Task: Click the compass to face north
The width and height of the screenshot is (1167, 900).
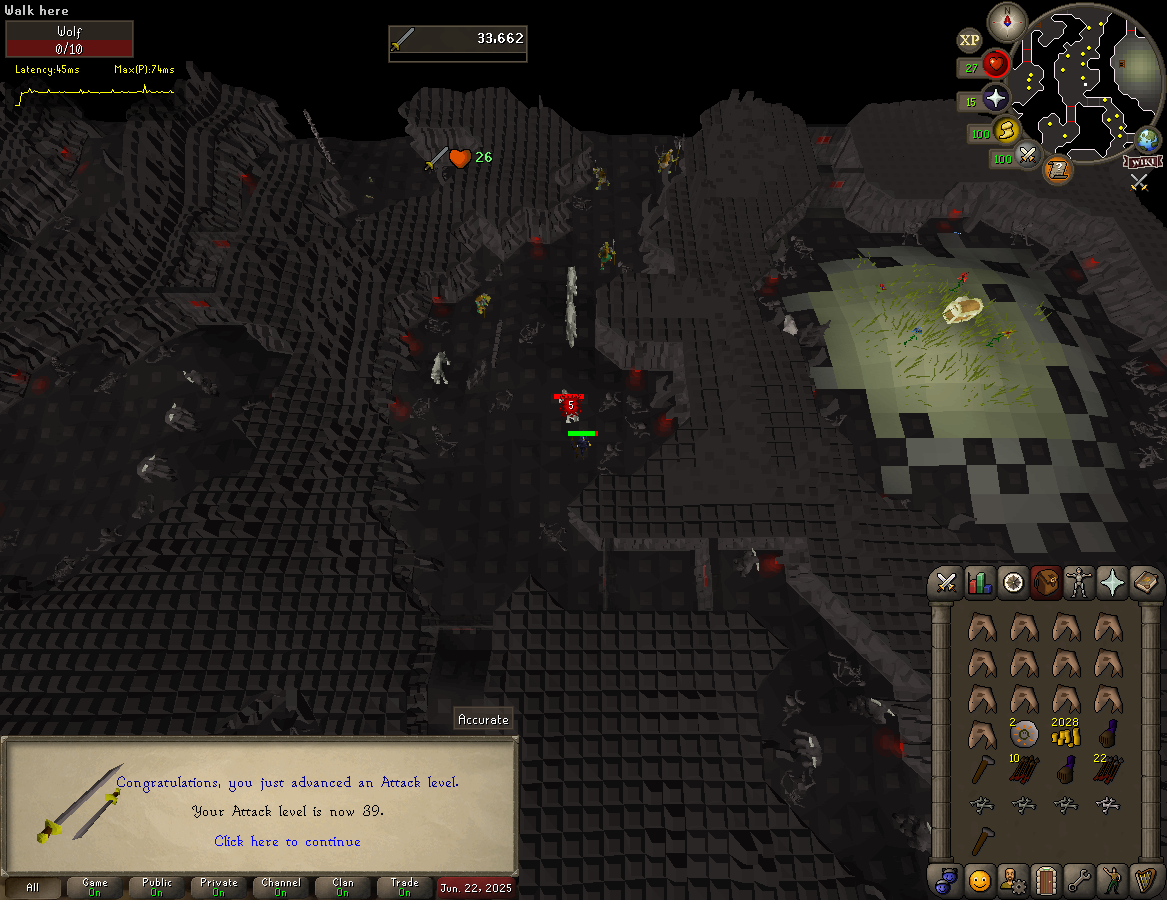Action: click(x=1007, y=21)
